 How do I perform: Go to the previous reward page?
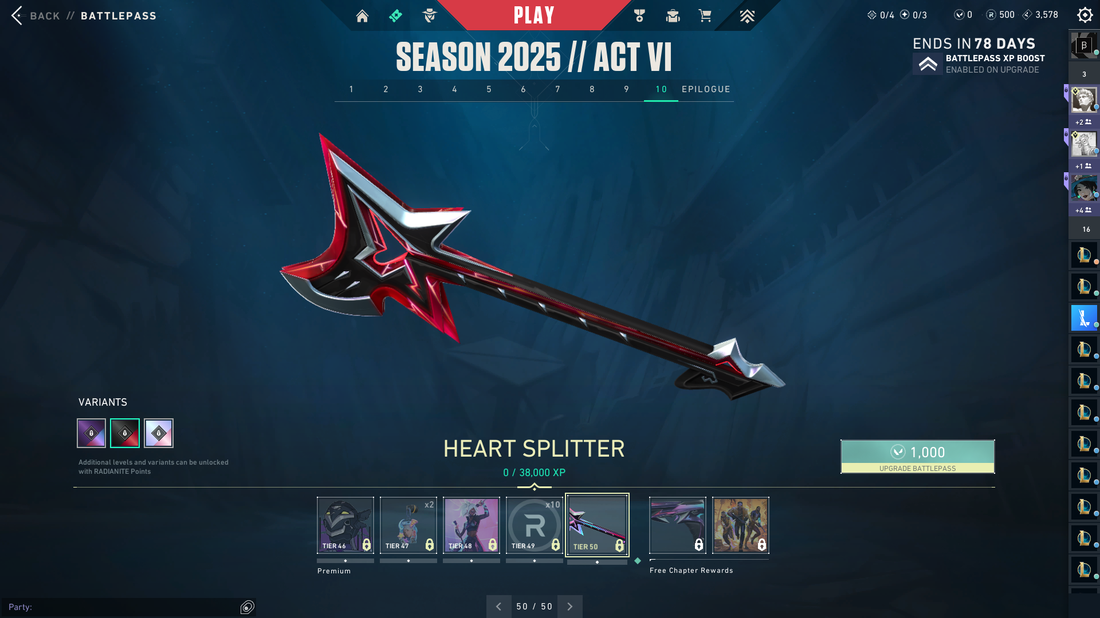(499, 606)
